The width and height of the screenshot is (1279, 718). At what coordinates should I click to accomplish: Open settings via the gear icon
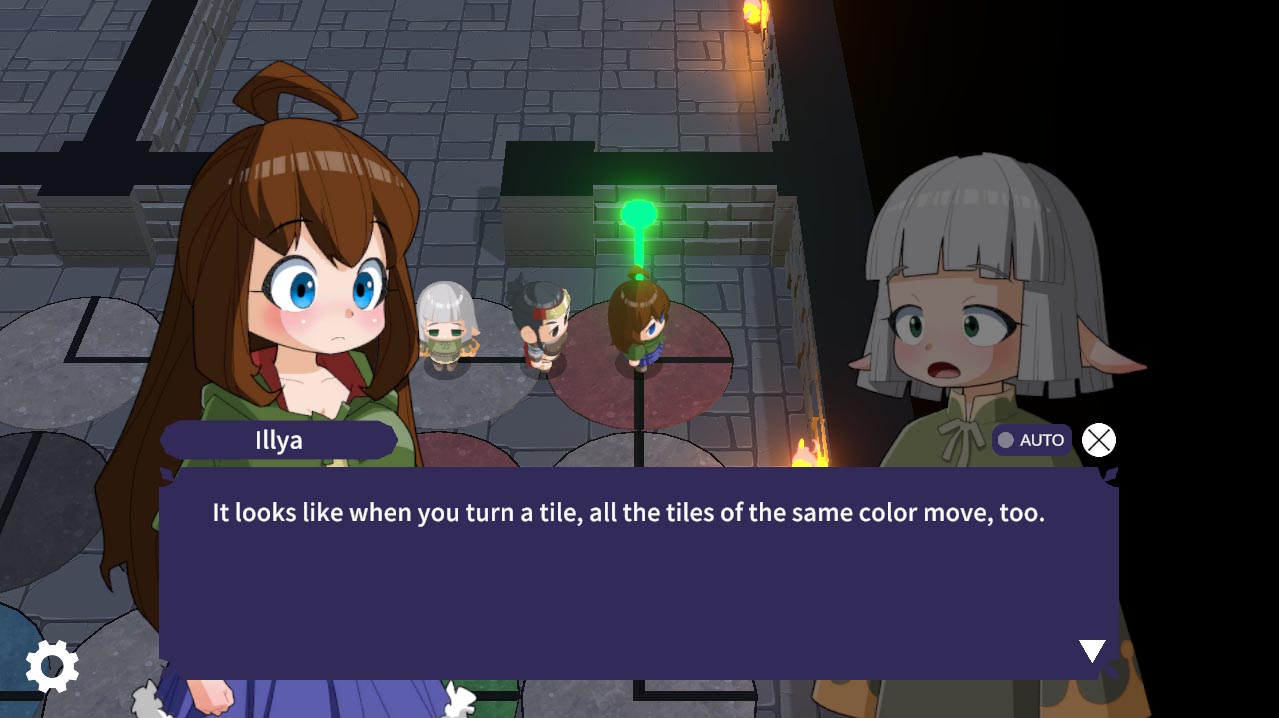(x=52, y=666)
